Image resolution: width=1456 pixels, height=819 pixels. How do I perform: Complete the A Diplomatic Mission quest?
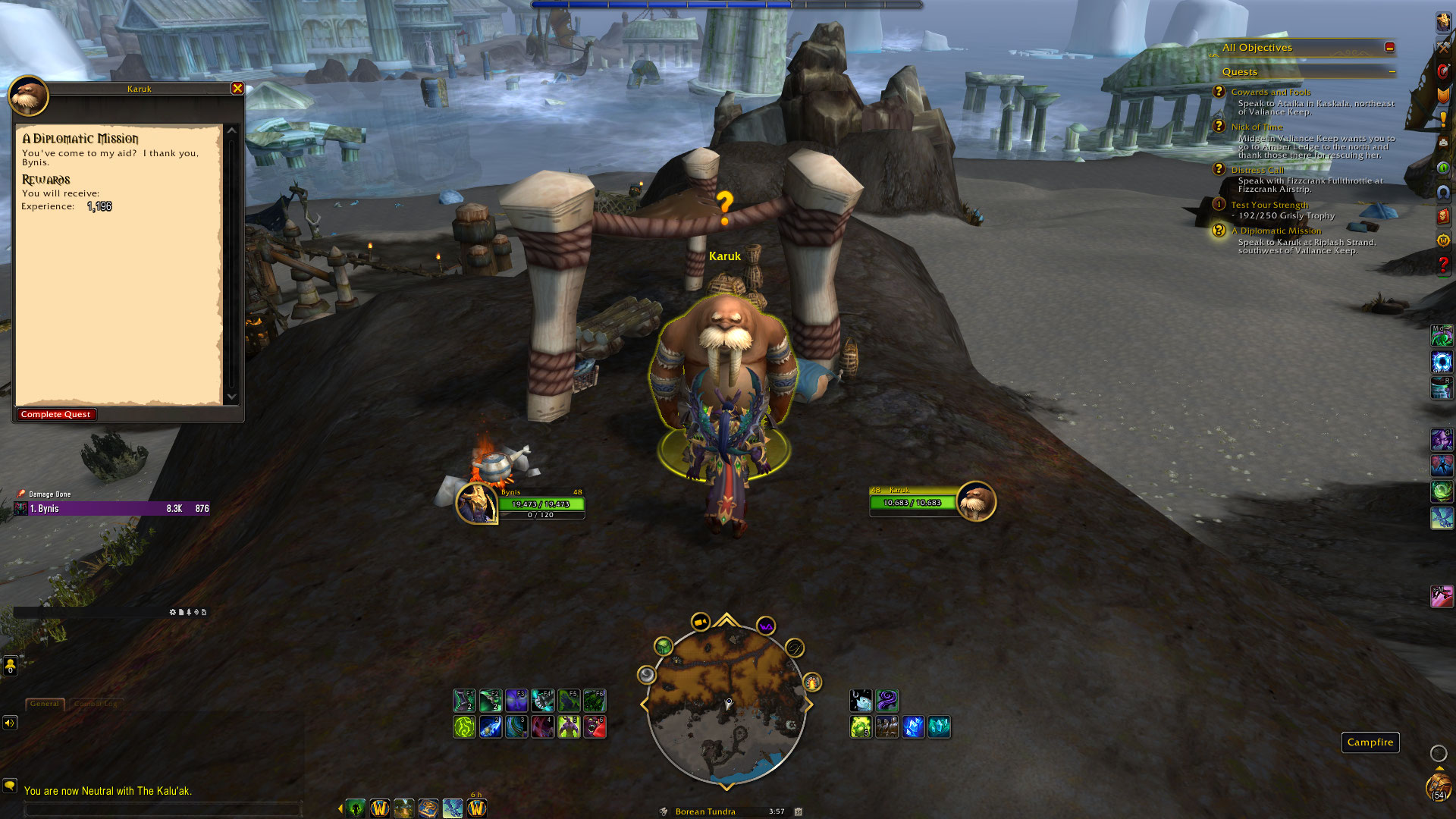(56, 414)
